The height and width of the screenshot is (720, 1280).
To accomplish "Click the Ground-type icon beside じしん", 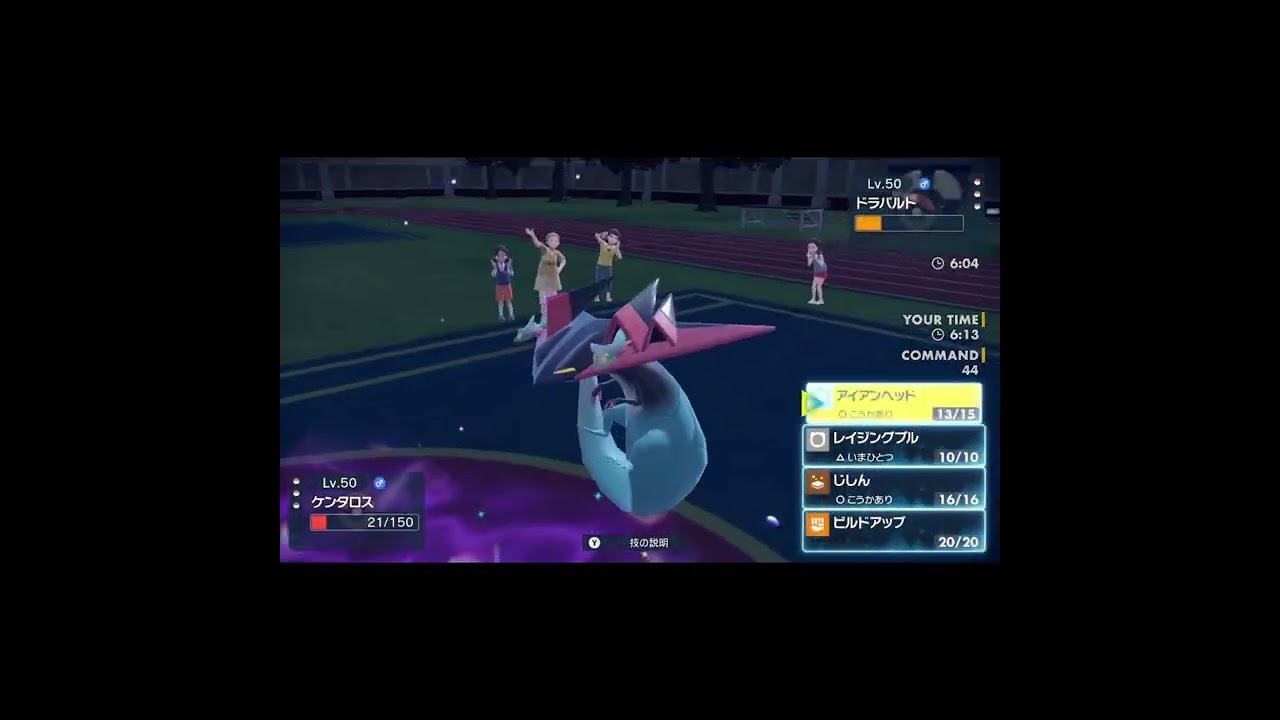I will click(816, 483).
